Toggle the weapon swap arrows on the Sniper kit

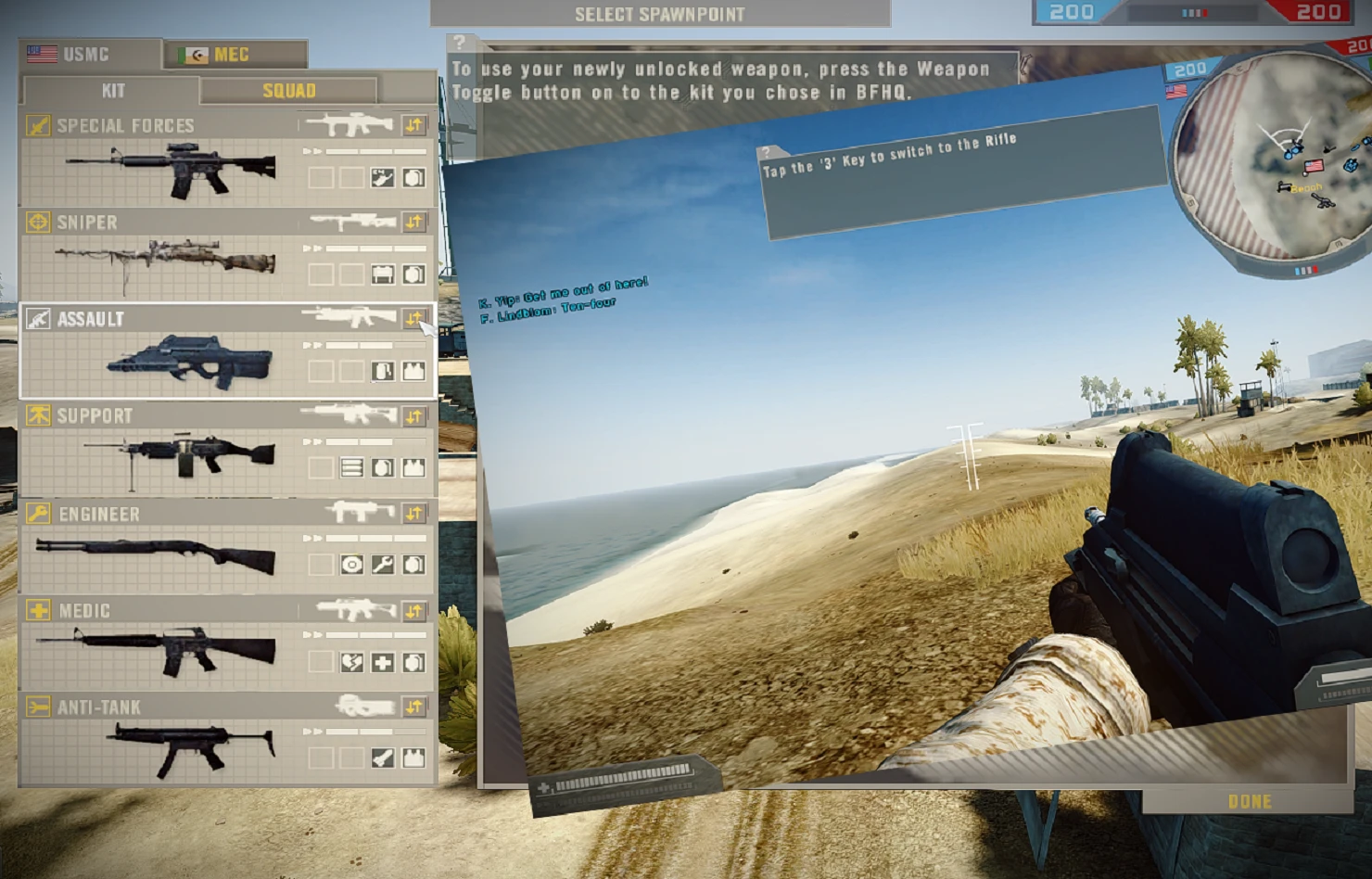[x=414, y=222]
